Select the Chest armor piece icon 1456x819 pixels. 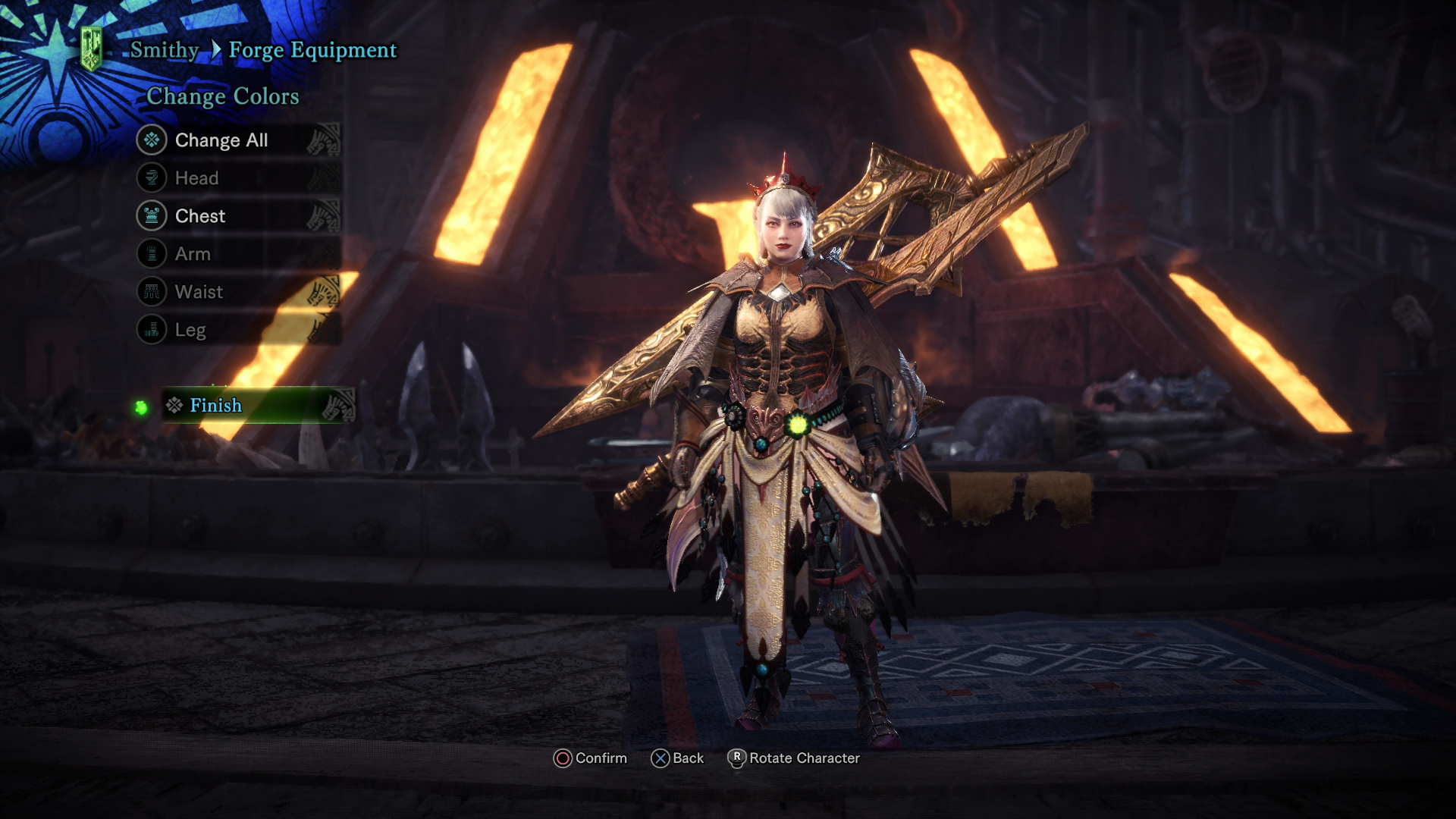152,215
